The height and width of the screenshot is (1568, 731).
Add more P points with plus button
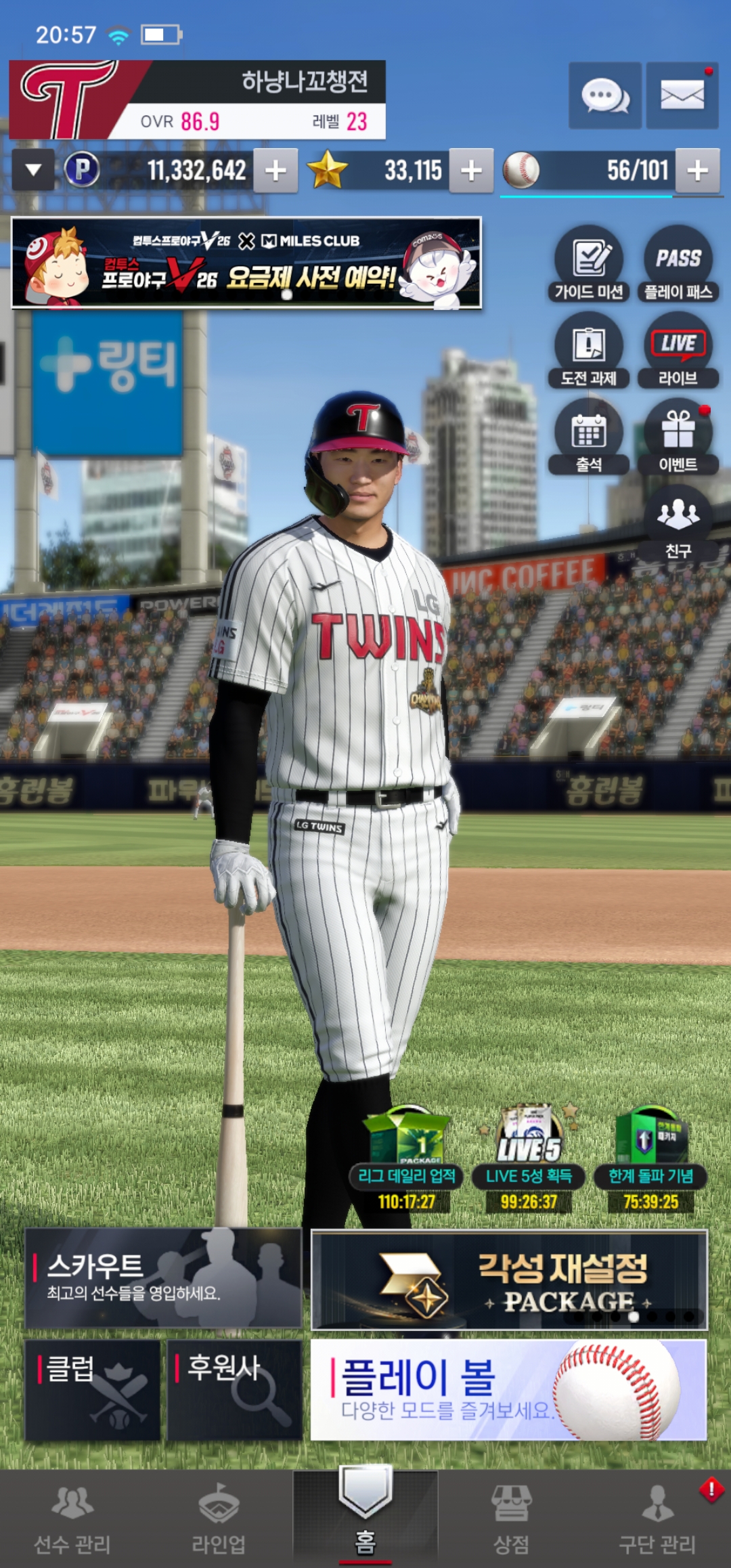tap(275, 171)
